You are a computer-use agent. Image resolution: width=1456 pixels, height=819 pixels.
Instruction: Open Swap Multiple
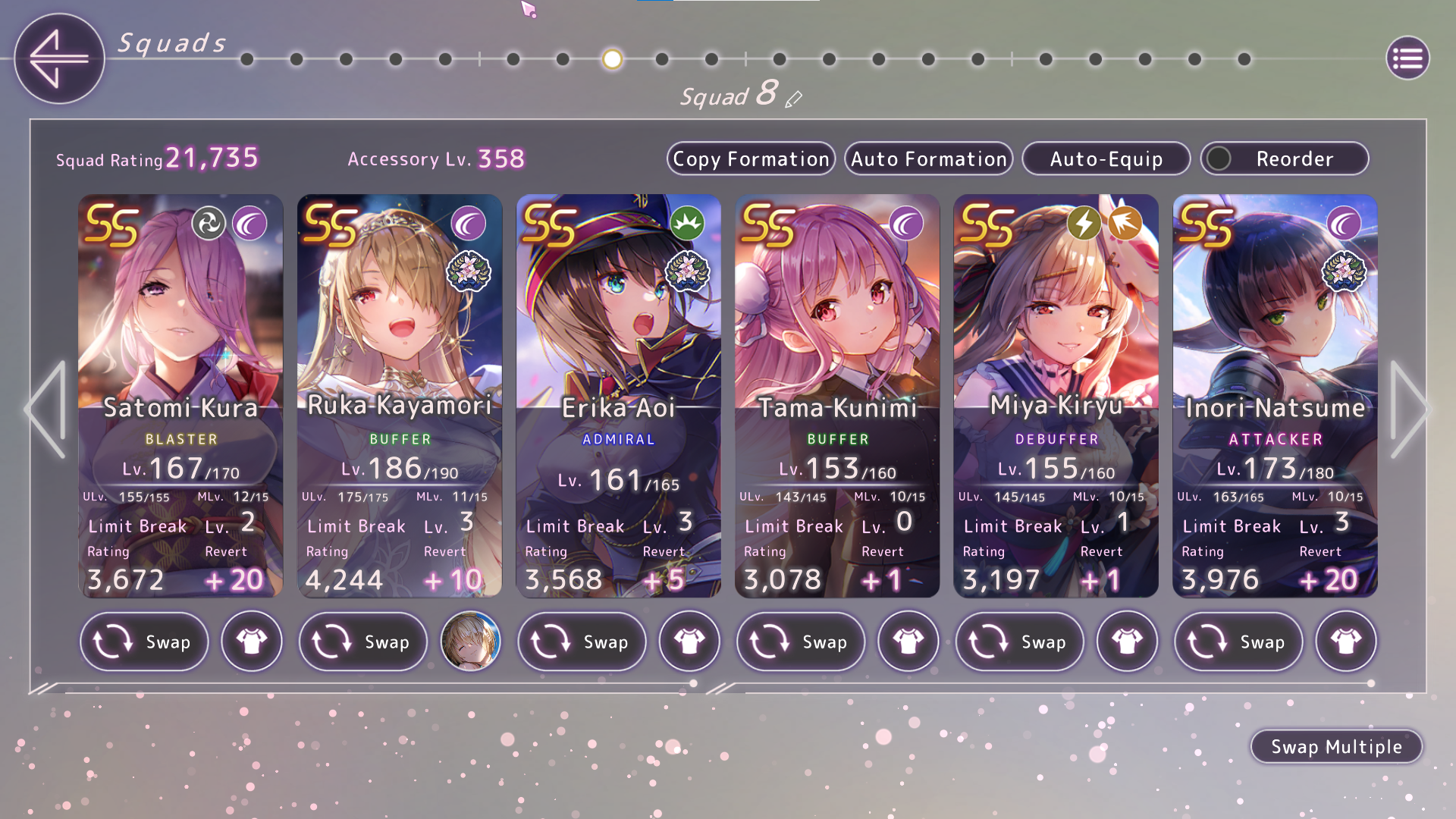(x=1336, y=747)
